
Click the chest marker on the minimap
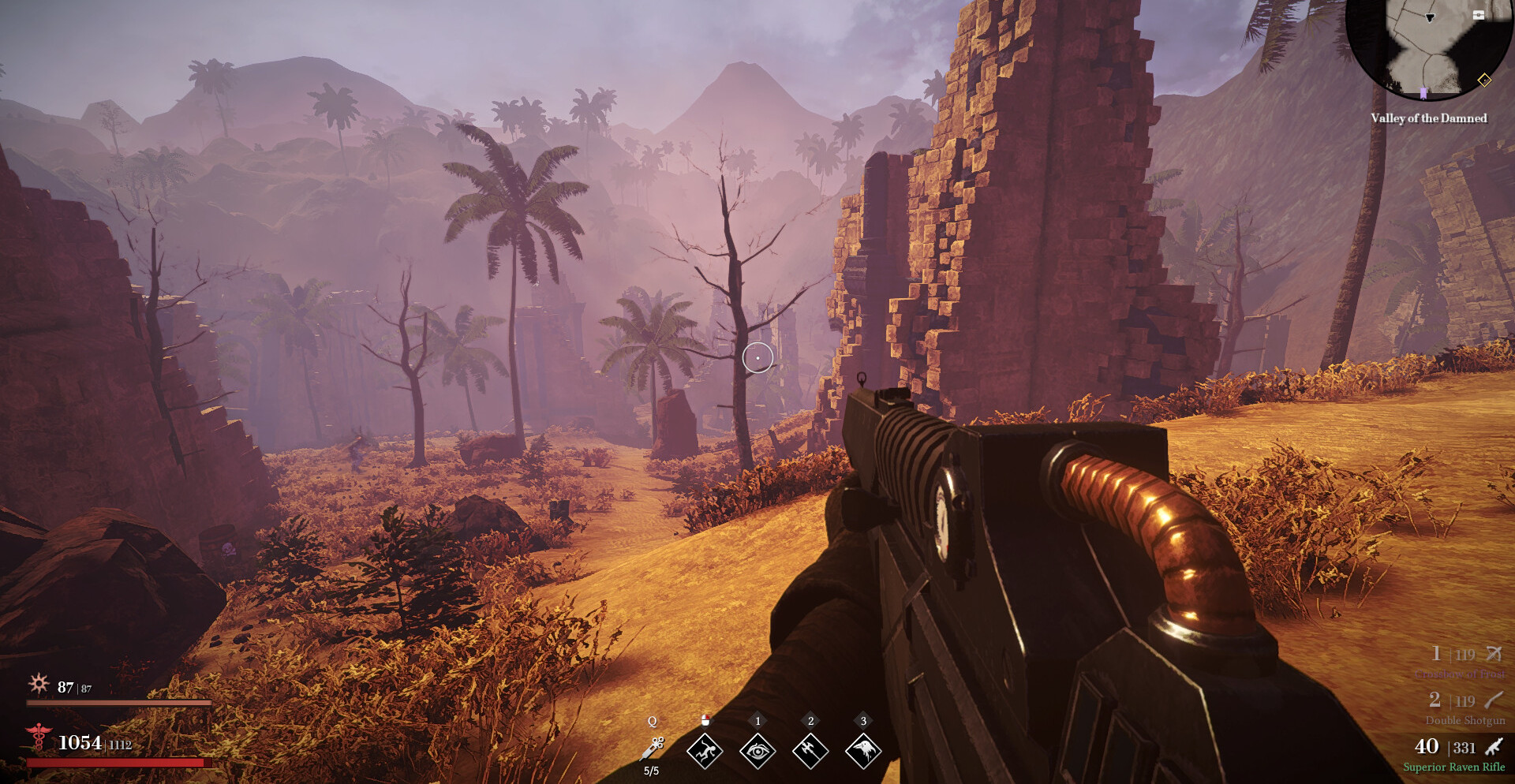[x=1479, y=15]
